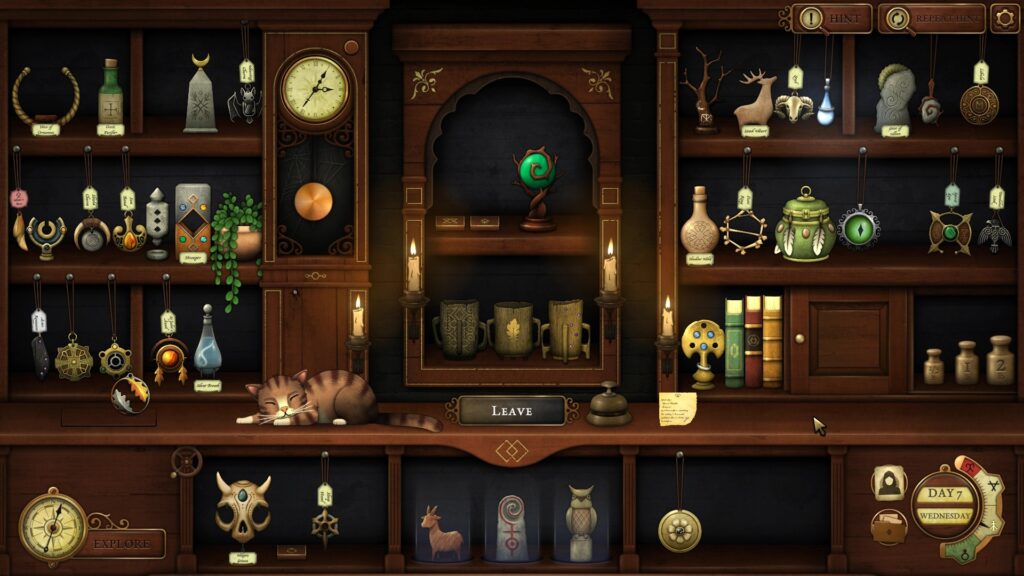Viewport: 1024px width, 576px height.
Task: Ring the brass service bell
Action: click(x=608, y=405)
